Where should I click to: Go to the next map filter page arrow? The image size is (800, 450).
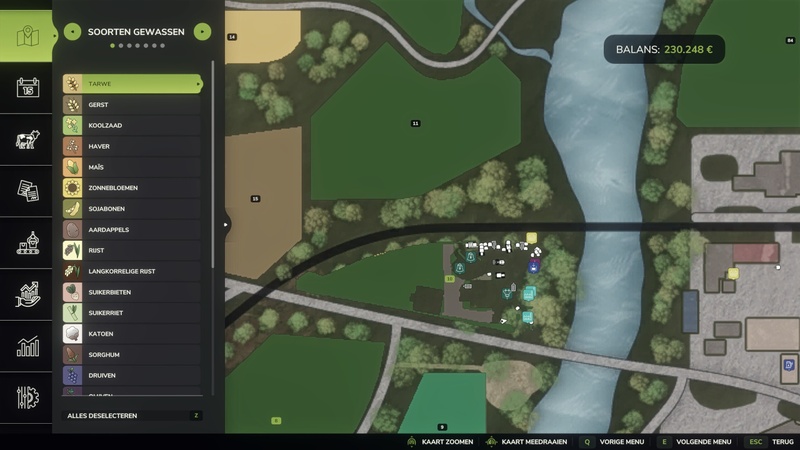(x=203, y=32)
